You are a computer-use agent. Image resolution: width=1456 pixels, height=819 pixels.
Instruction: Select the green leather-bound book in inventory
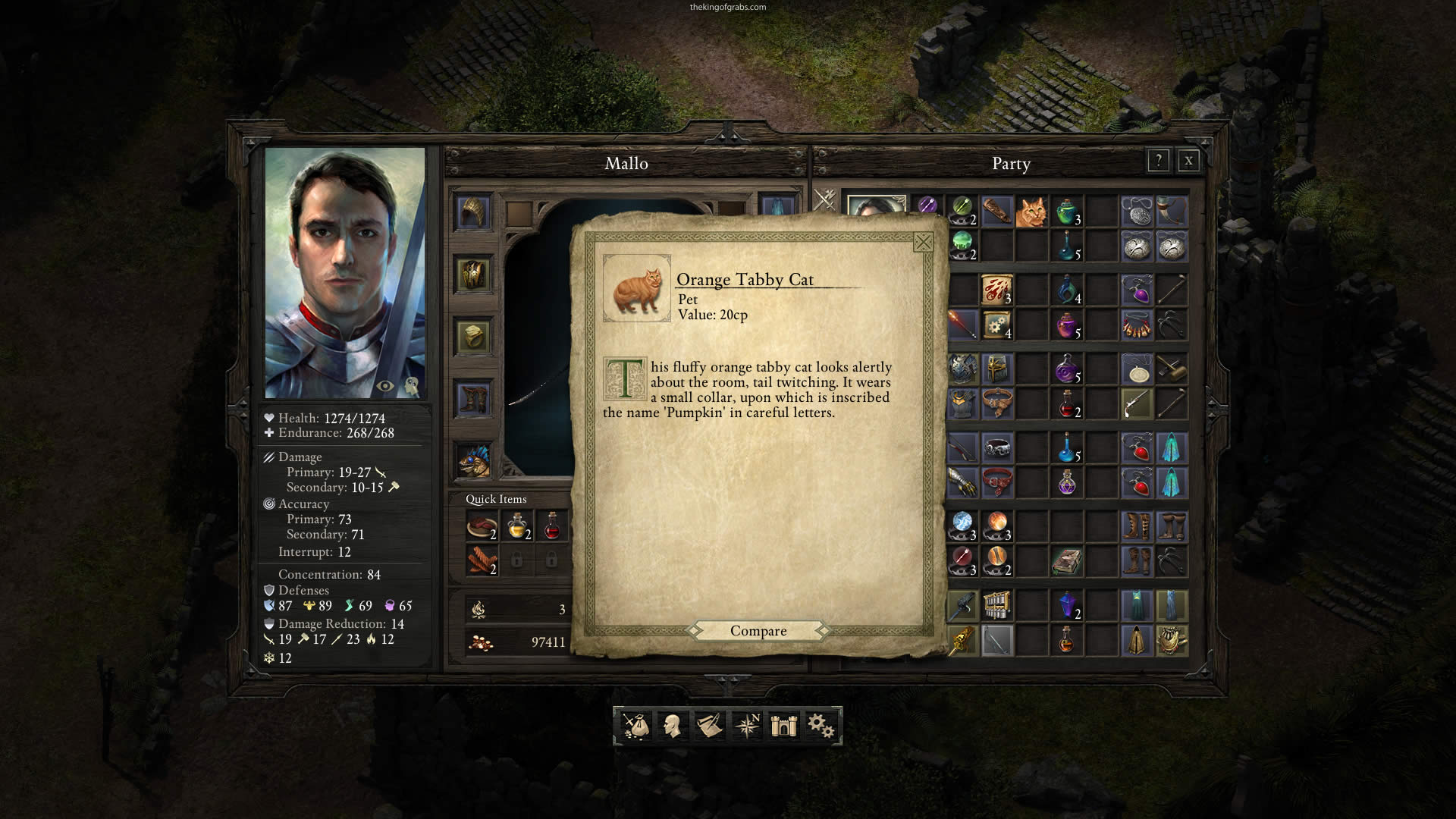(1066, 561)
